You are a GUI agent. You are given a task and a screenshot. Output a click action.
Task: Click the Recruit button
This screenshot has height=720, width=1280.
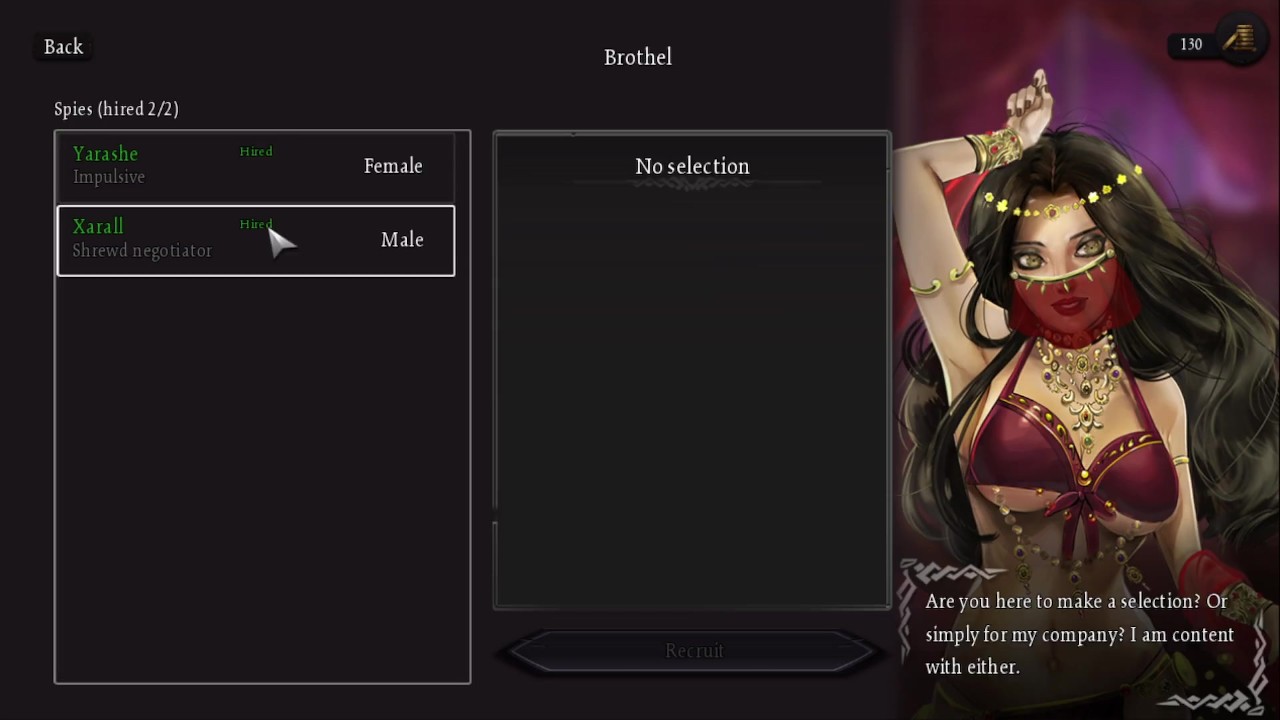[693, 651]
